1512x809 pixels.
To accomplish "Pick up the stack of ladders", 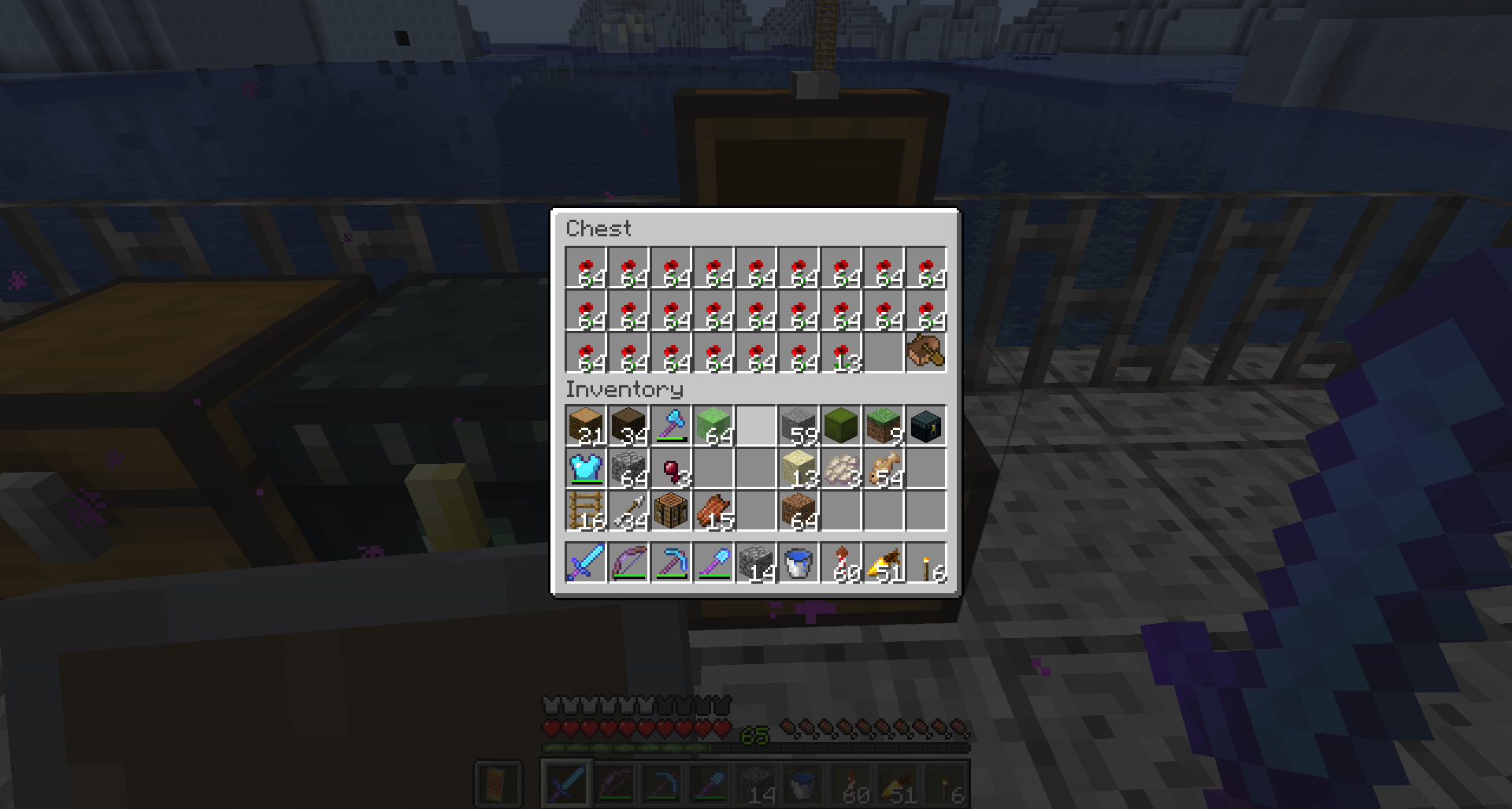I will 586,511.
